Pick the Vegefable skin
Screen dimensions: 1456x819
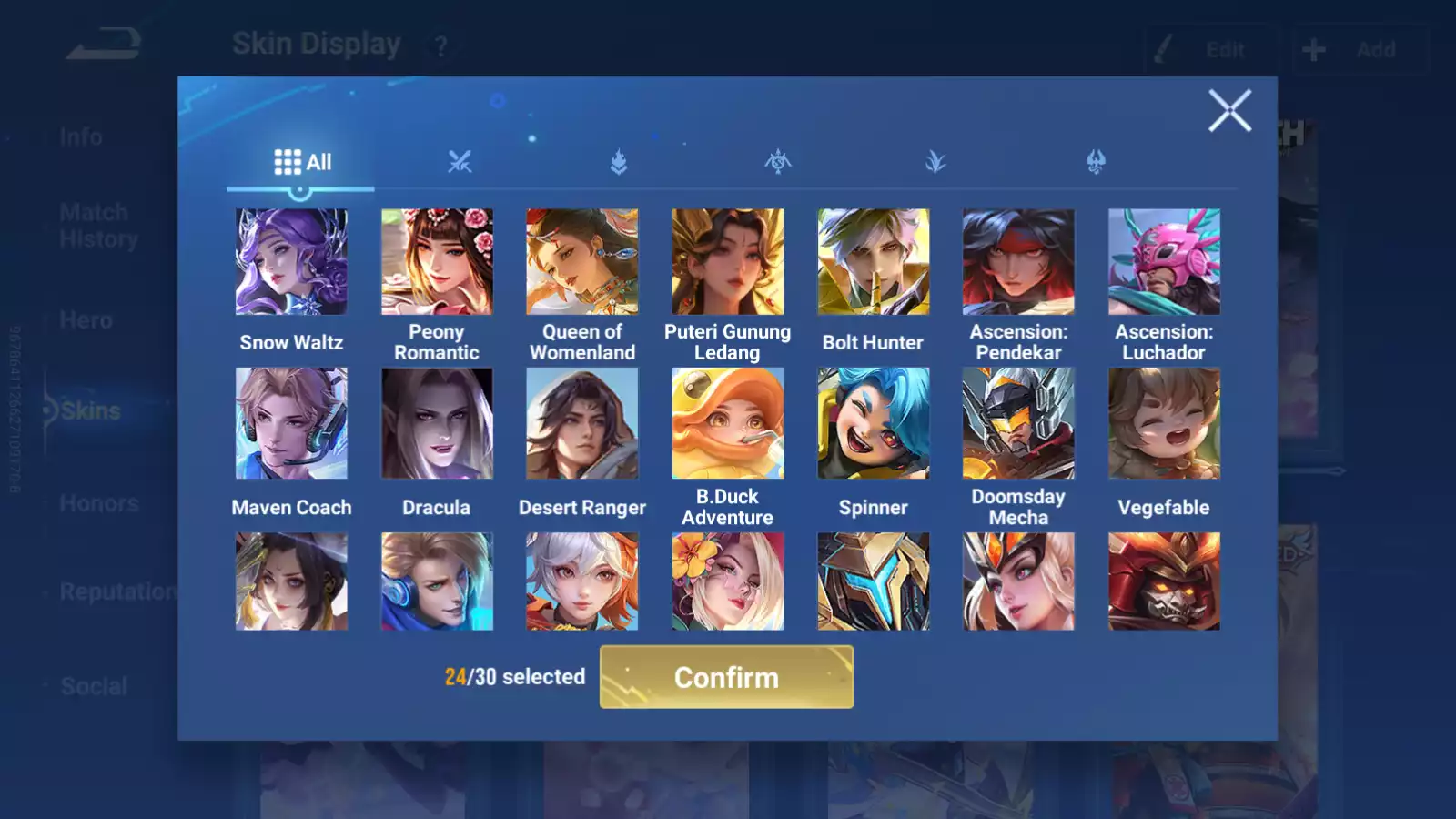1164,423
